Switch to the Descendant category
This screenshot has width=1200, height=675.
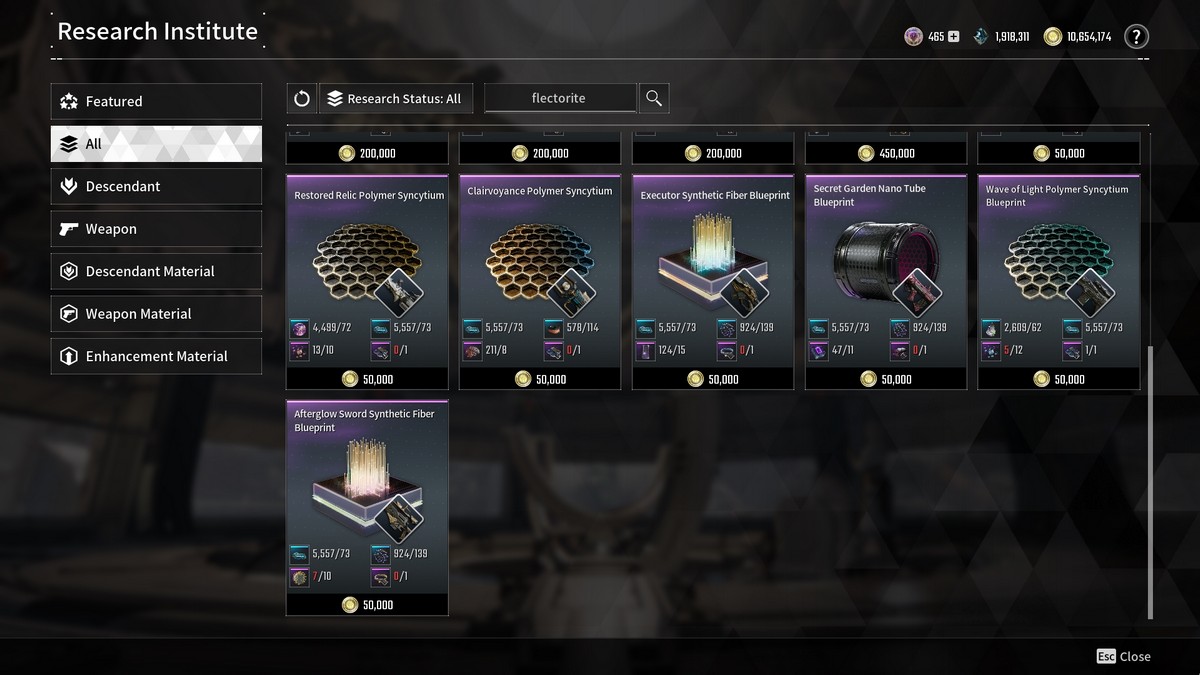coord(156,187)
